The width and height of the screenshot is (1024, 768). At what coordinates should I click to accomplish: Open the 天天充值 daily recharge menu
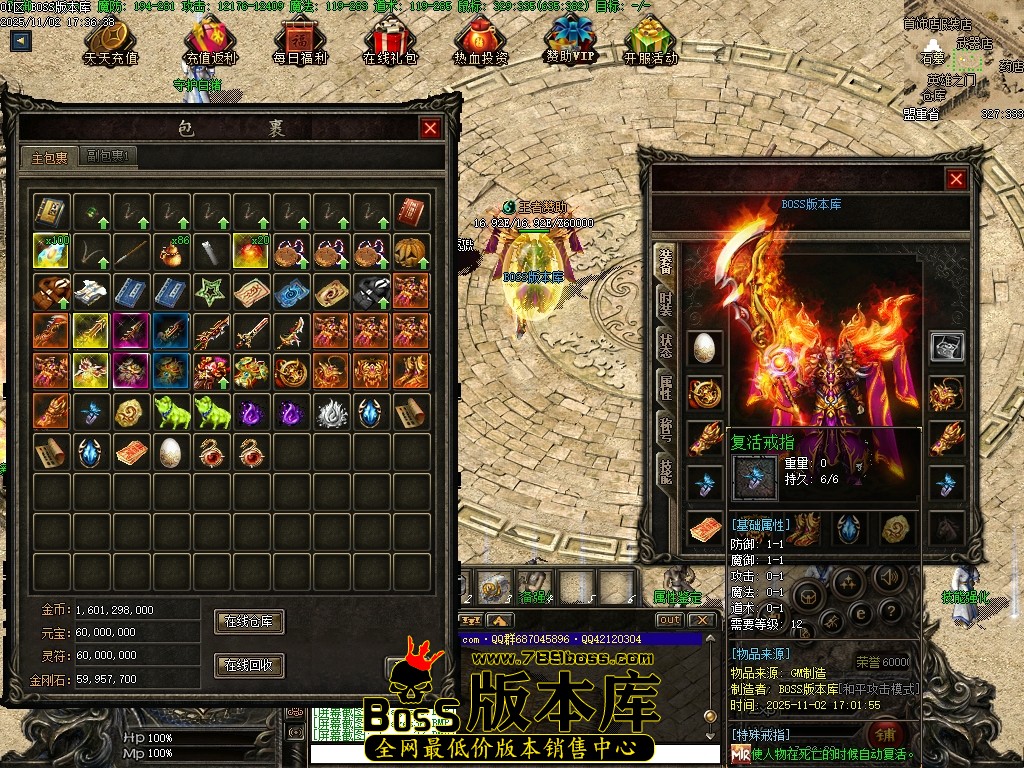(111, 42)
